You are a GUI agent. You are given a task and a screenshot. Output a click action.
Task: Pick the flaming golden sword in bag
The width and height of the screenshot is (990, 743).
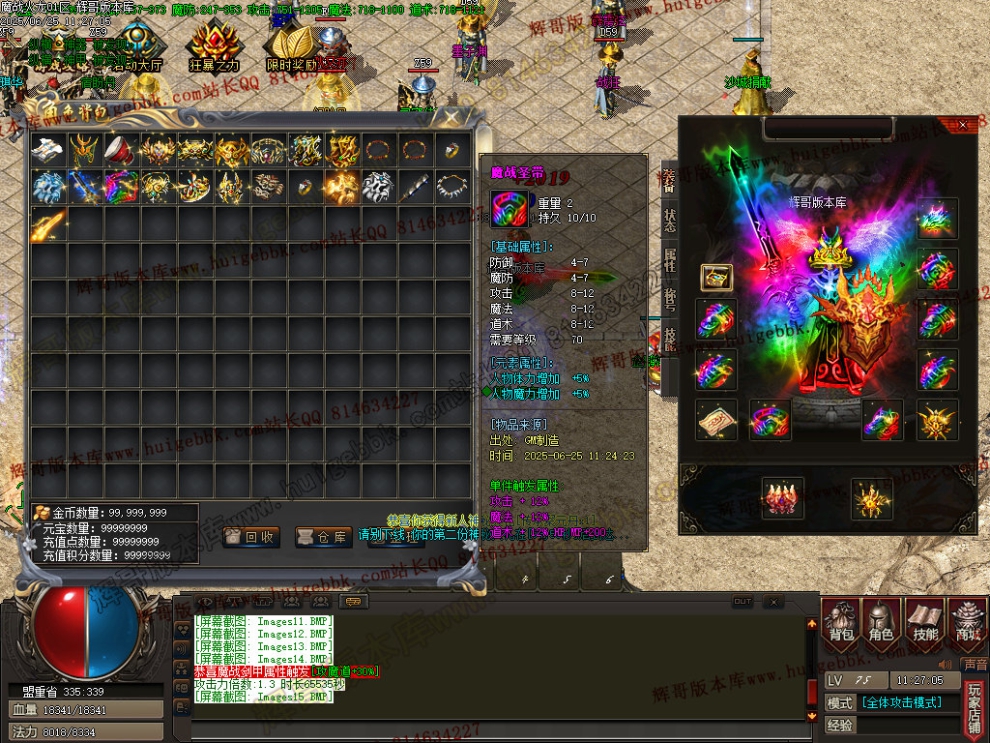click(x=48, y=223)
